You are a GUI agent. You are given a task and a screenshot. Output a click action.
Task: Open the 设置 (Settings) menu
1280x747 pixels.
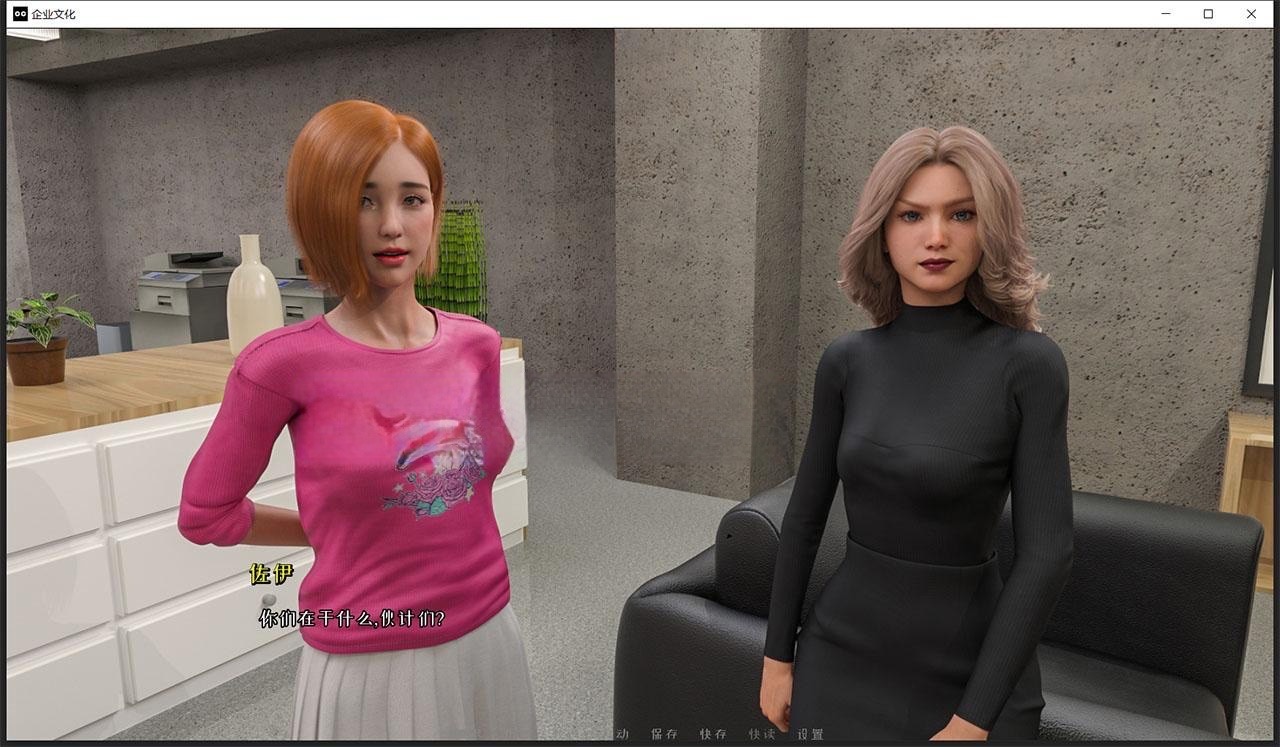[811, 734]
